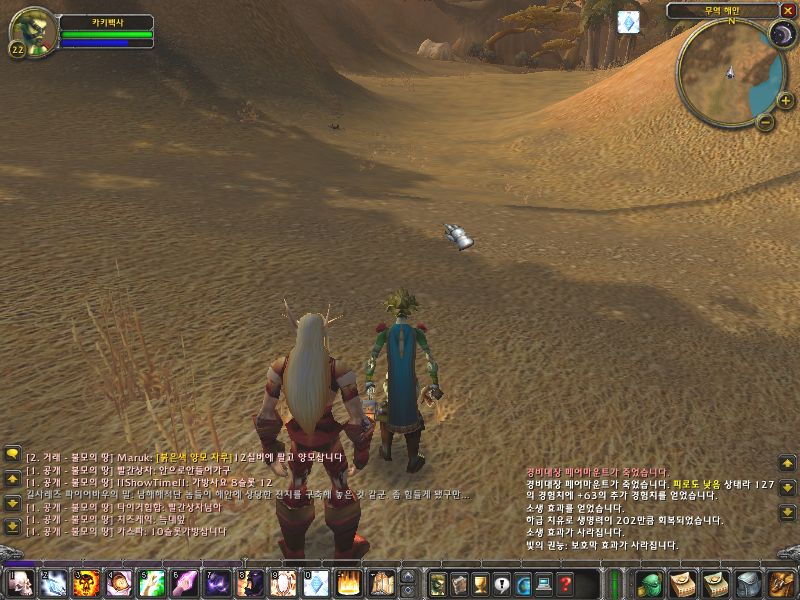Image resolution: width=800 pixels, height=600 pixels.
Task: Activate the fire wall ability icon
Action: [x=348, y=582]
